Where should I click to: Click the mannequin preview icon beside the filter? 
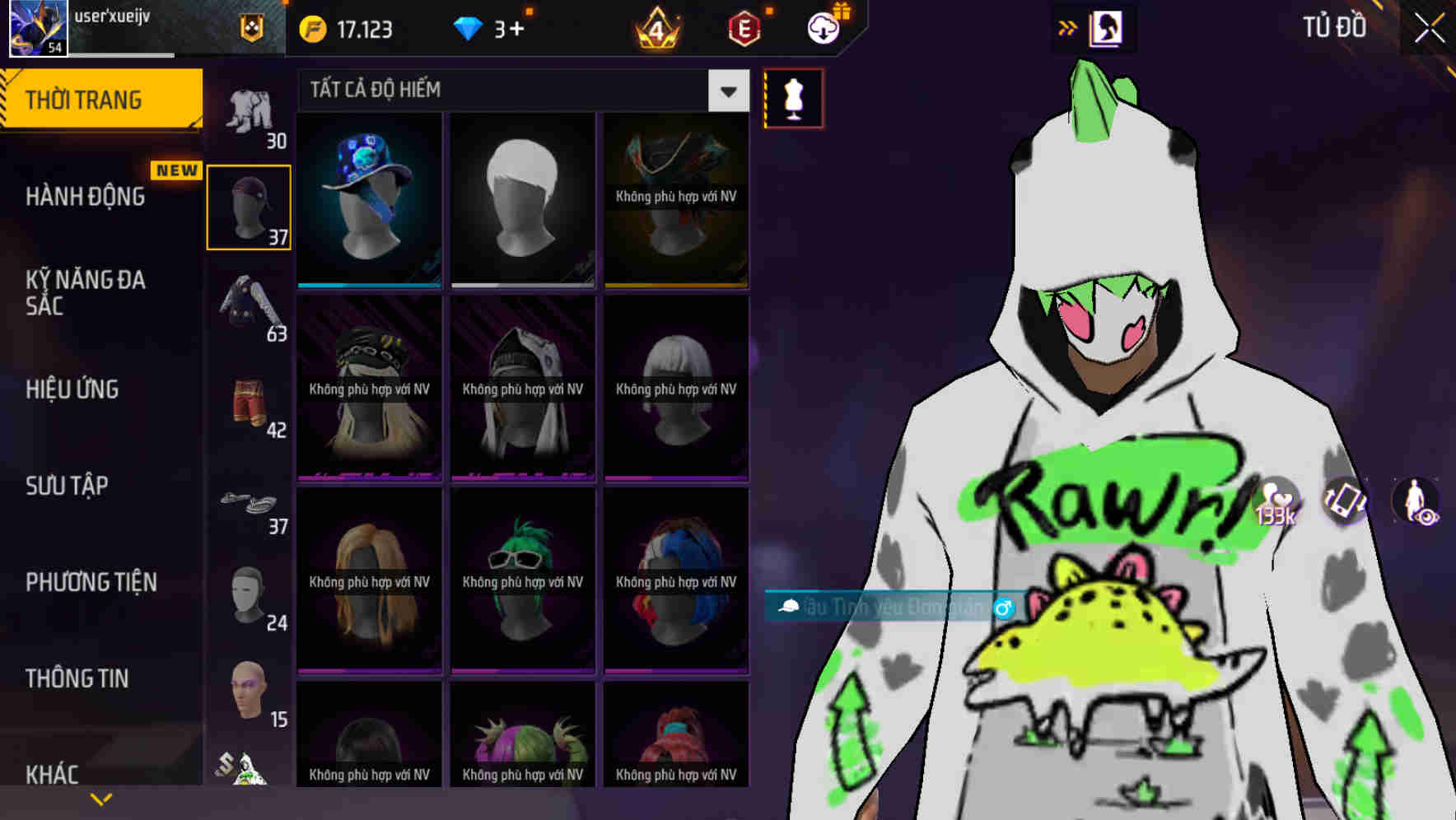click(793, 98)
